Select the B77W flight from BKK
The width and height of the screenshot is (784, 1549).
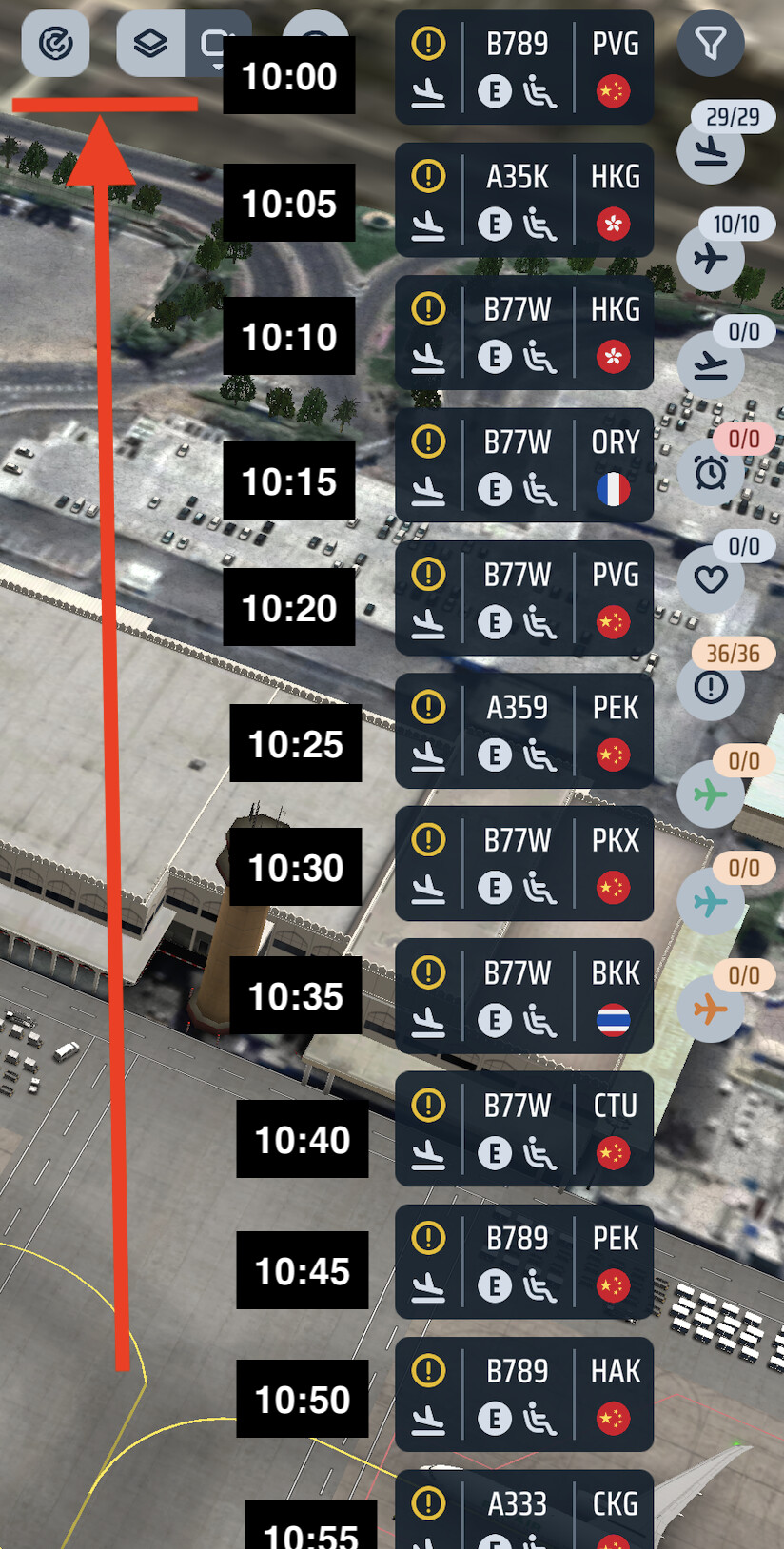(x=523, y=996)
